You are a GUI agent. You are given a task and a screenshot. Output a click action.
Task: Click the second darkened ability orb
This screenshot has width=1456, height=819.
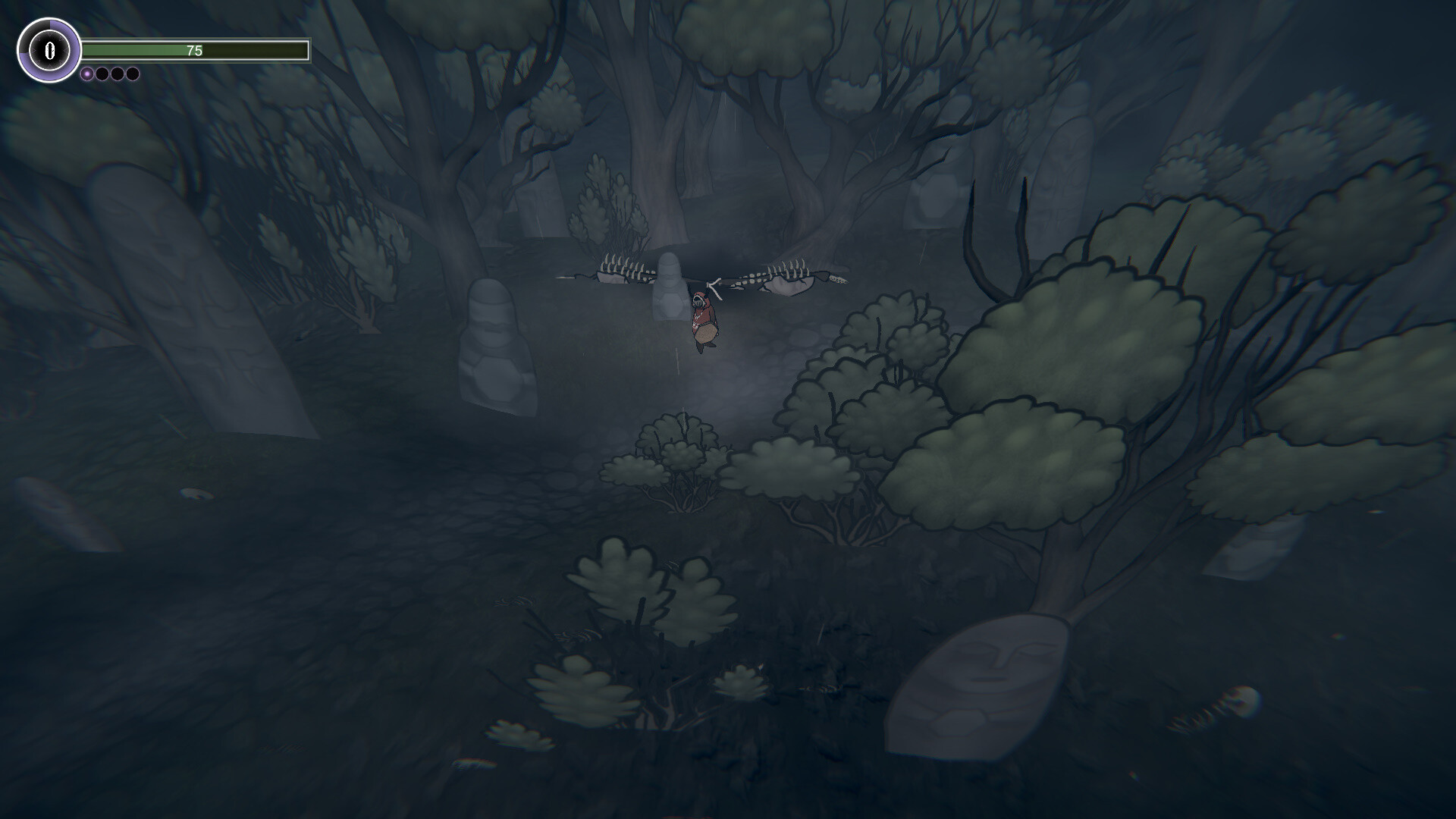102,74
